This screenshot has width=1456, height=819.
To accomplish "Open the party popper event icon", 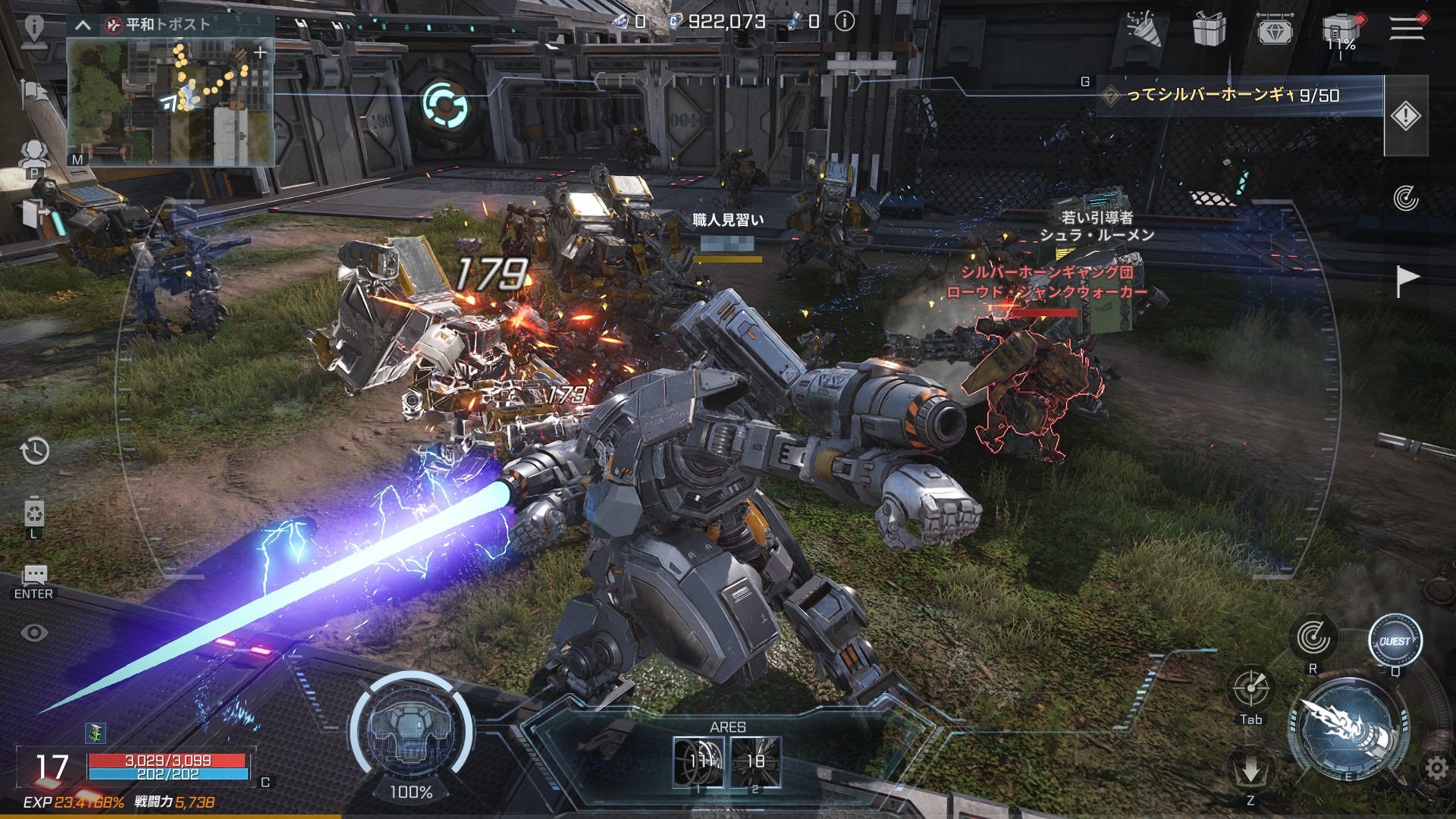I will [x=1144, y=29].
